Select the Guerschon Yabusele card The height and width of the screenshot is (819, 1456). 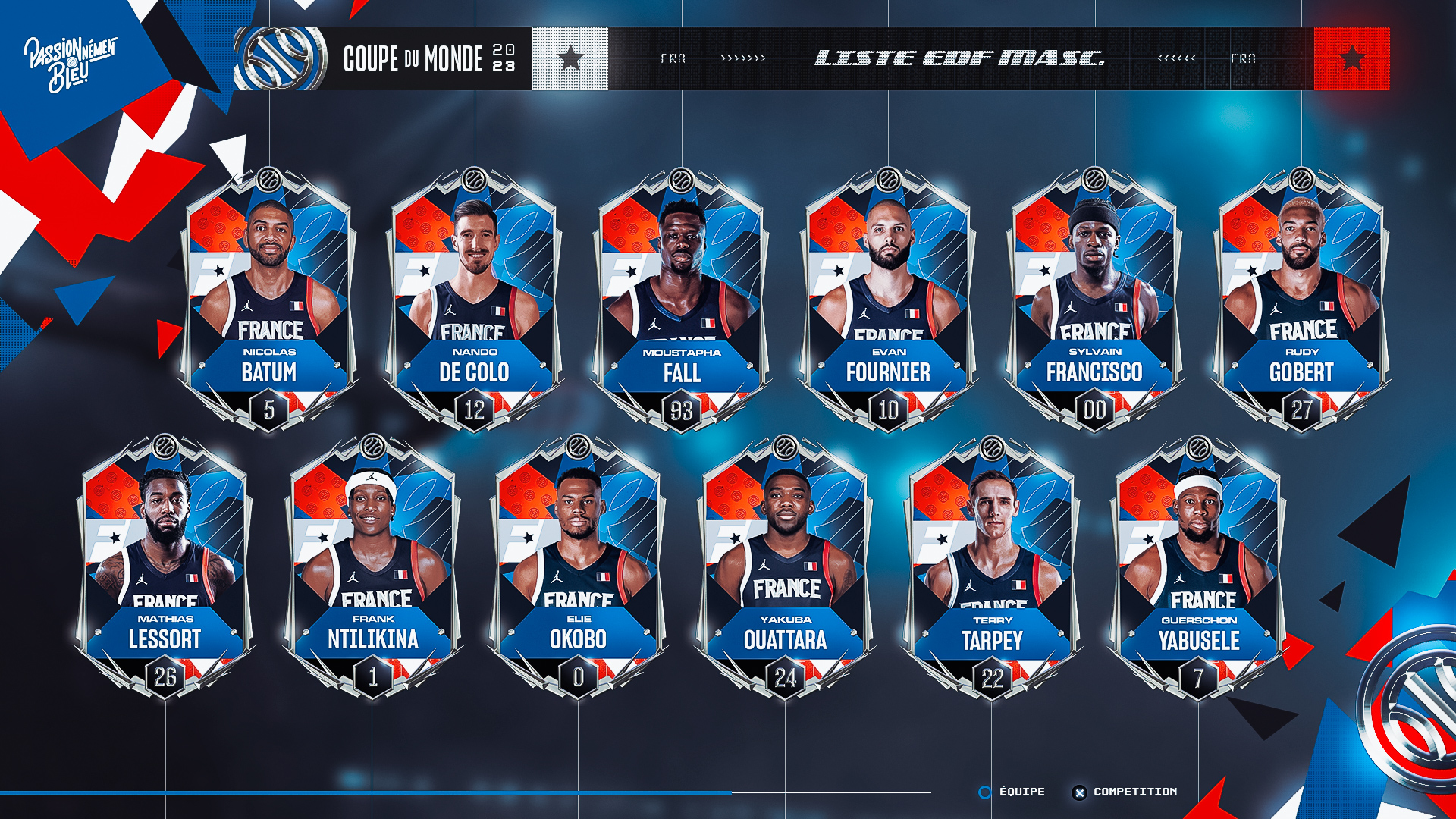tap(1198, 566)
